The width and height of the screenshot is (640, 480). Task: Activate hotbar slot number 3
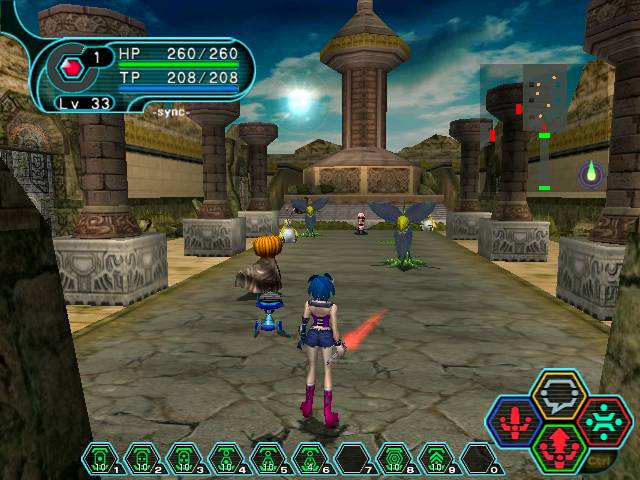184,459
